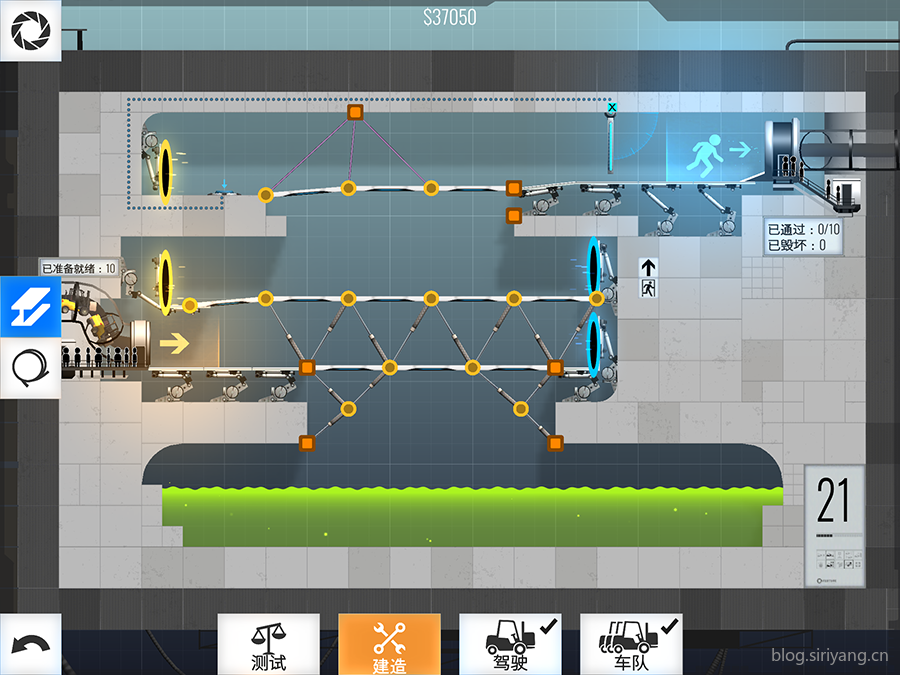Open the Aperture logo menu
The height and width of the screenshot is (675, 900).
pos(30,30)
